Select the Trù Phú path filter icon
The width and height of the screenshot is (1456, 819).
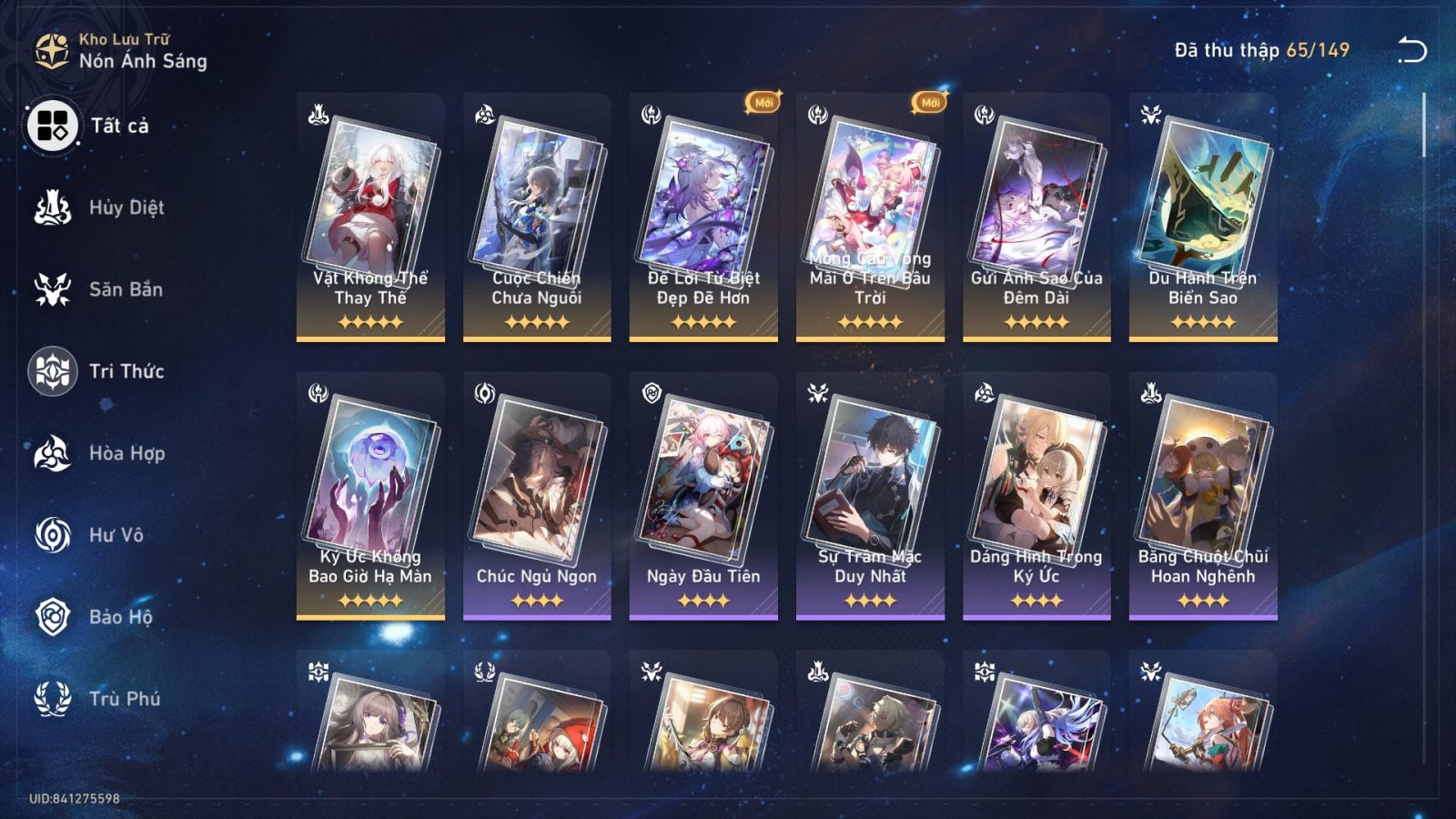(x=52, y=699)
